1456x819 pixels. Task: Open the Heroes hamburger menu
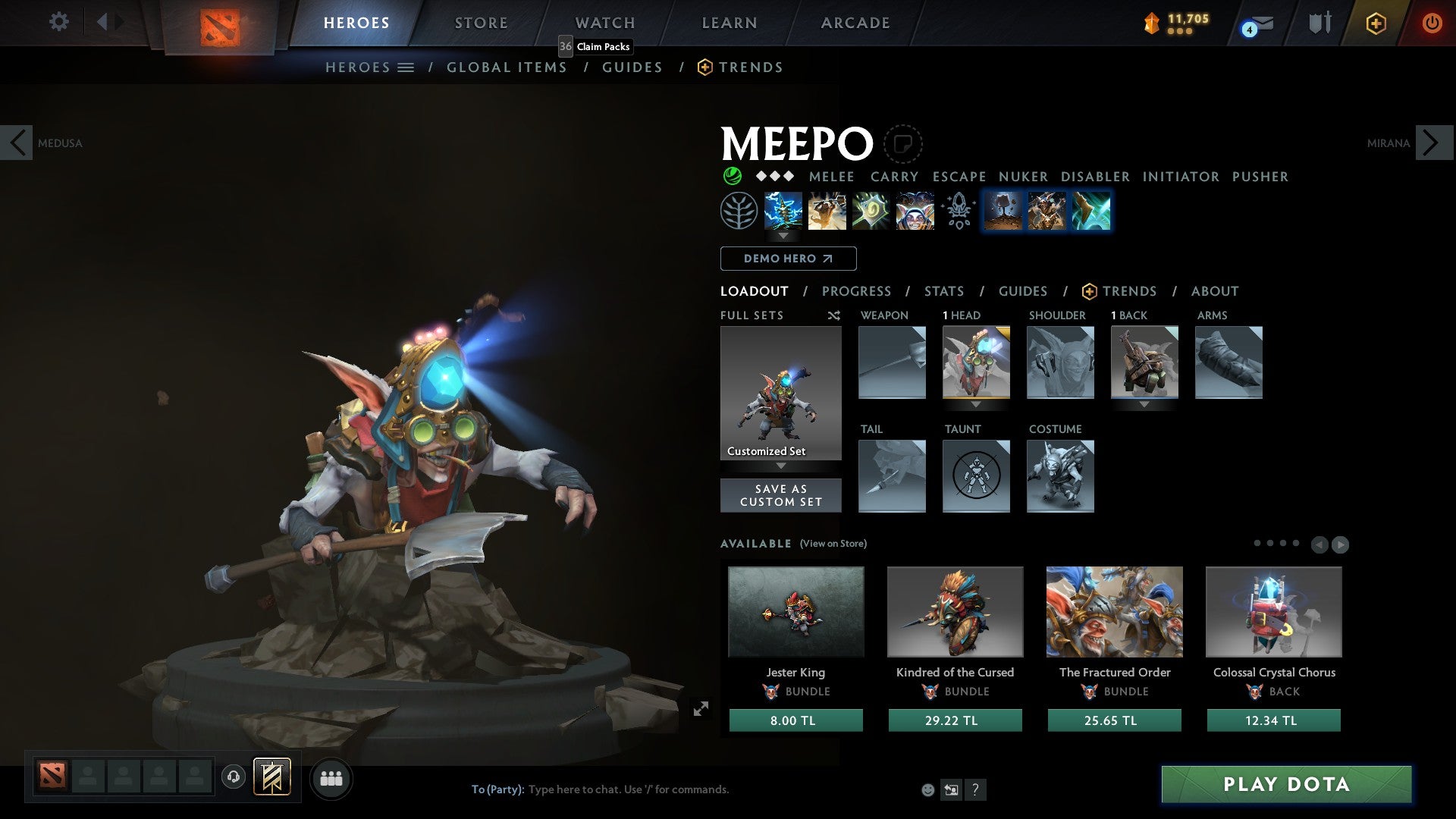tap(406, 67)
